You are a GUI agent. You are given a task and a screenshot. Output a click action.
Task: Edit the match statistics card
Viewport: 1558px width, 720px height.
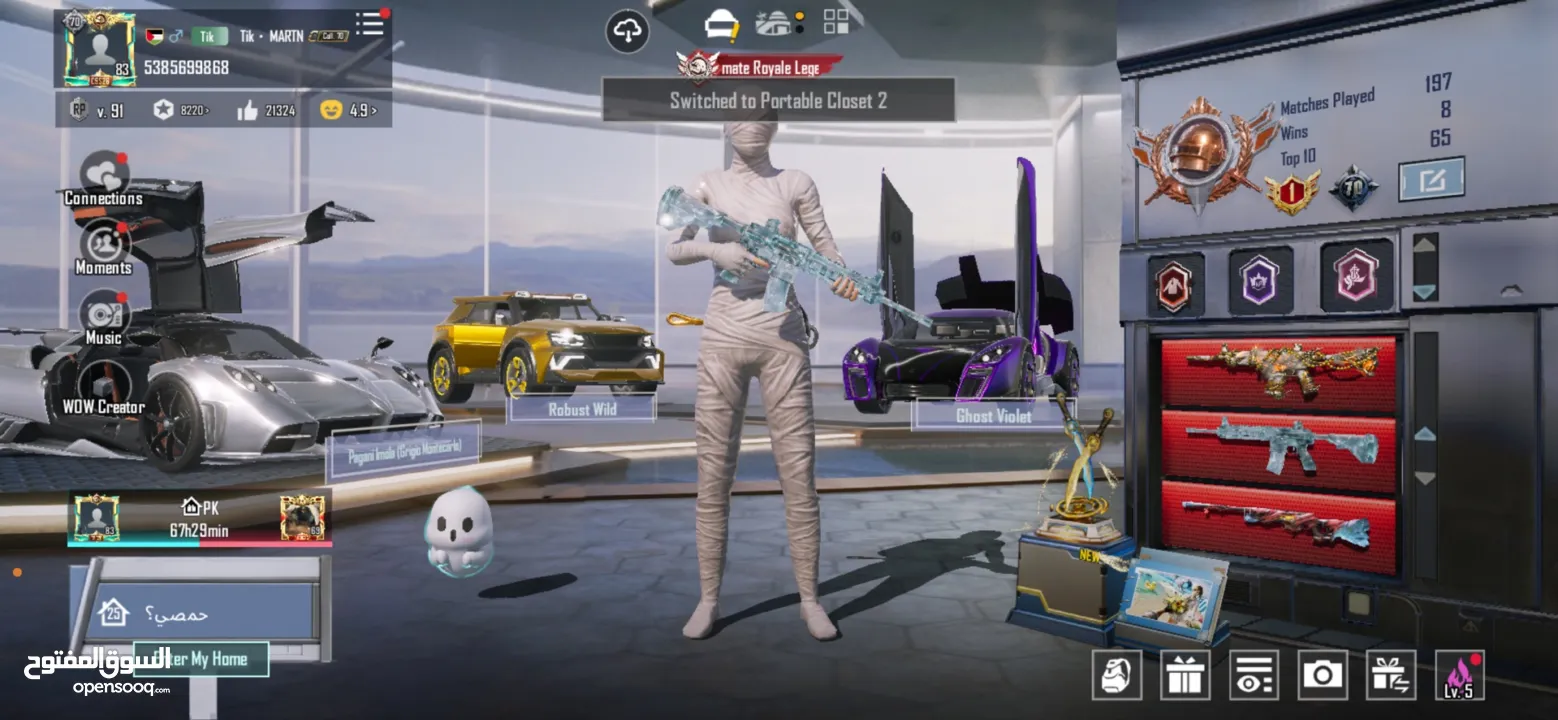pos(1431,180)
